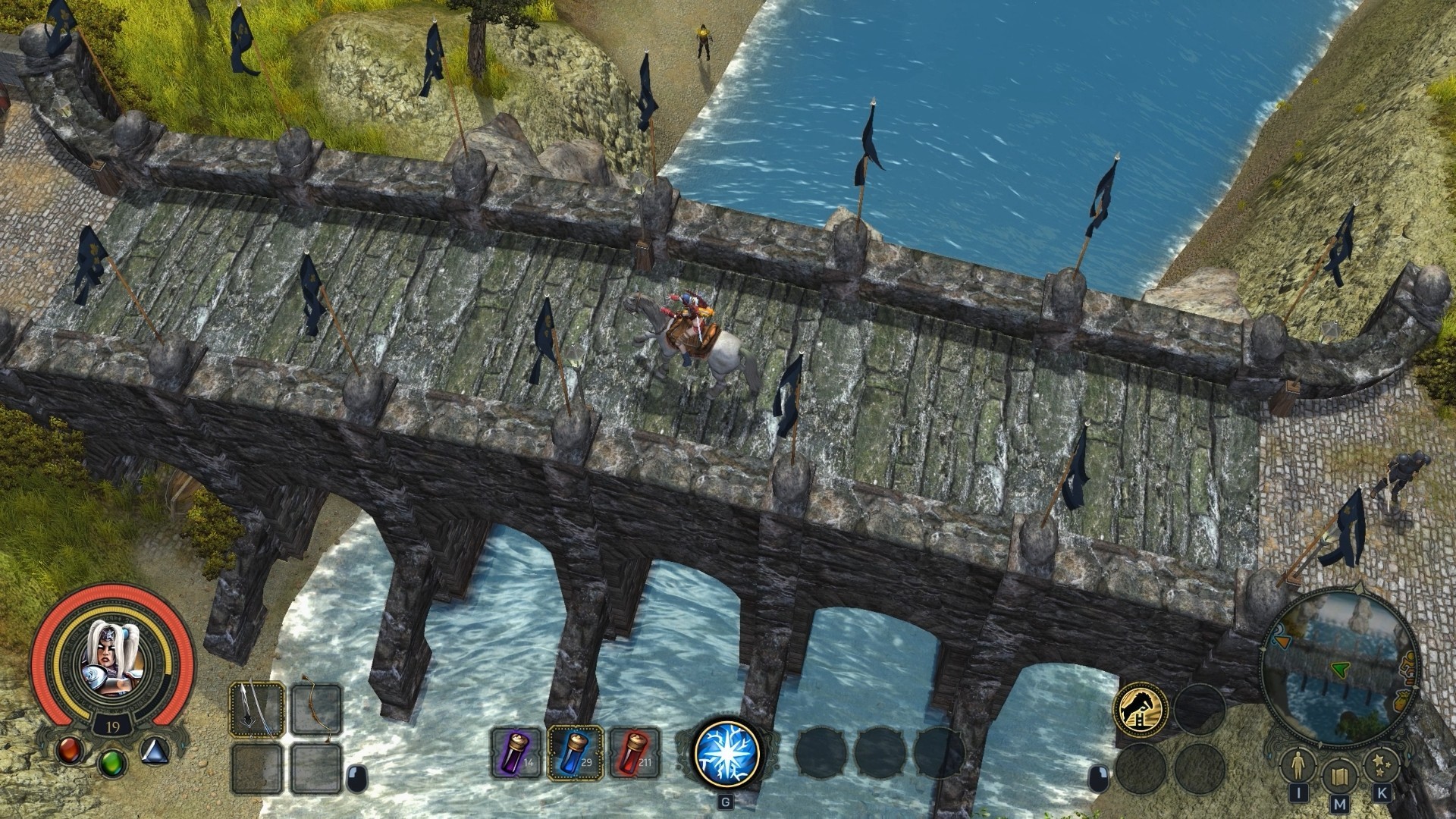This screenshot has height=819, width=1456.
Task: Use the red potion
Action: (635, 755)
